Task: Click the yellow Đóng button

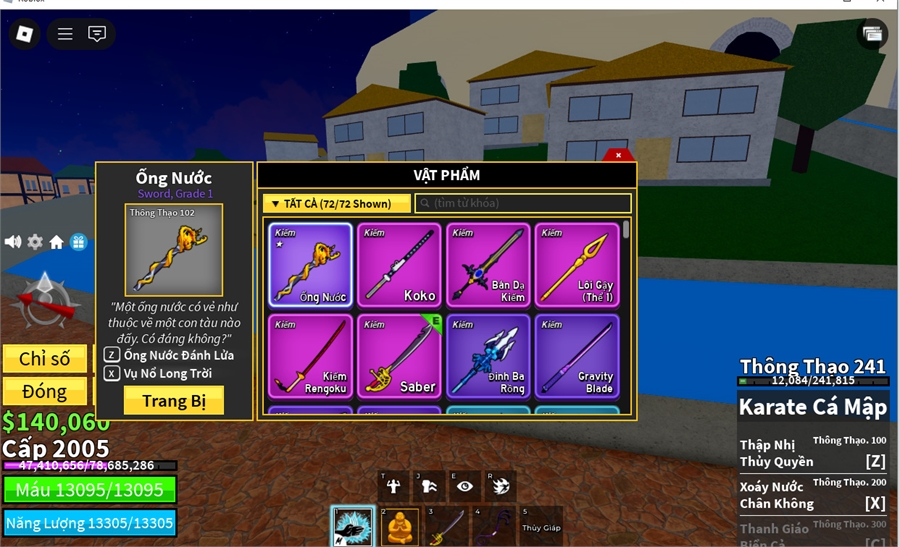Action: point(44,391)
